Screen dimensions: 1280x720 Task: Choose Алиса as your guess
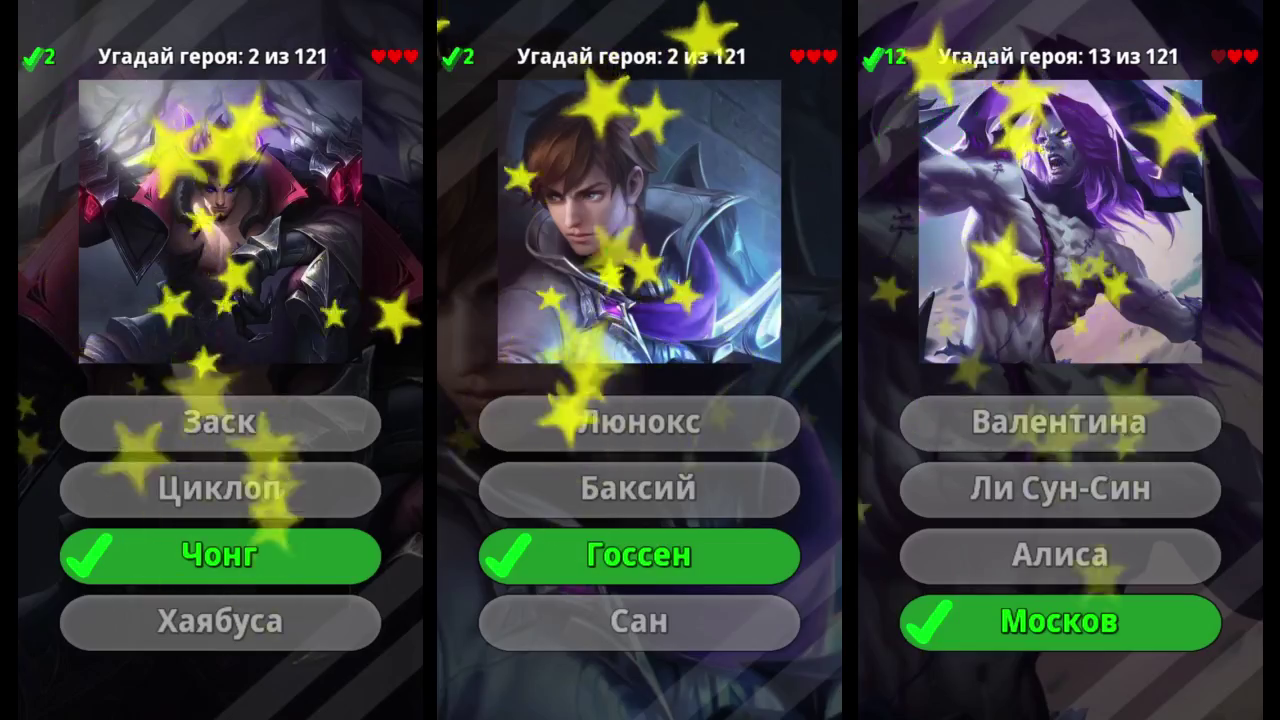(x=1060, y=555)
